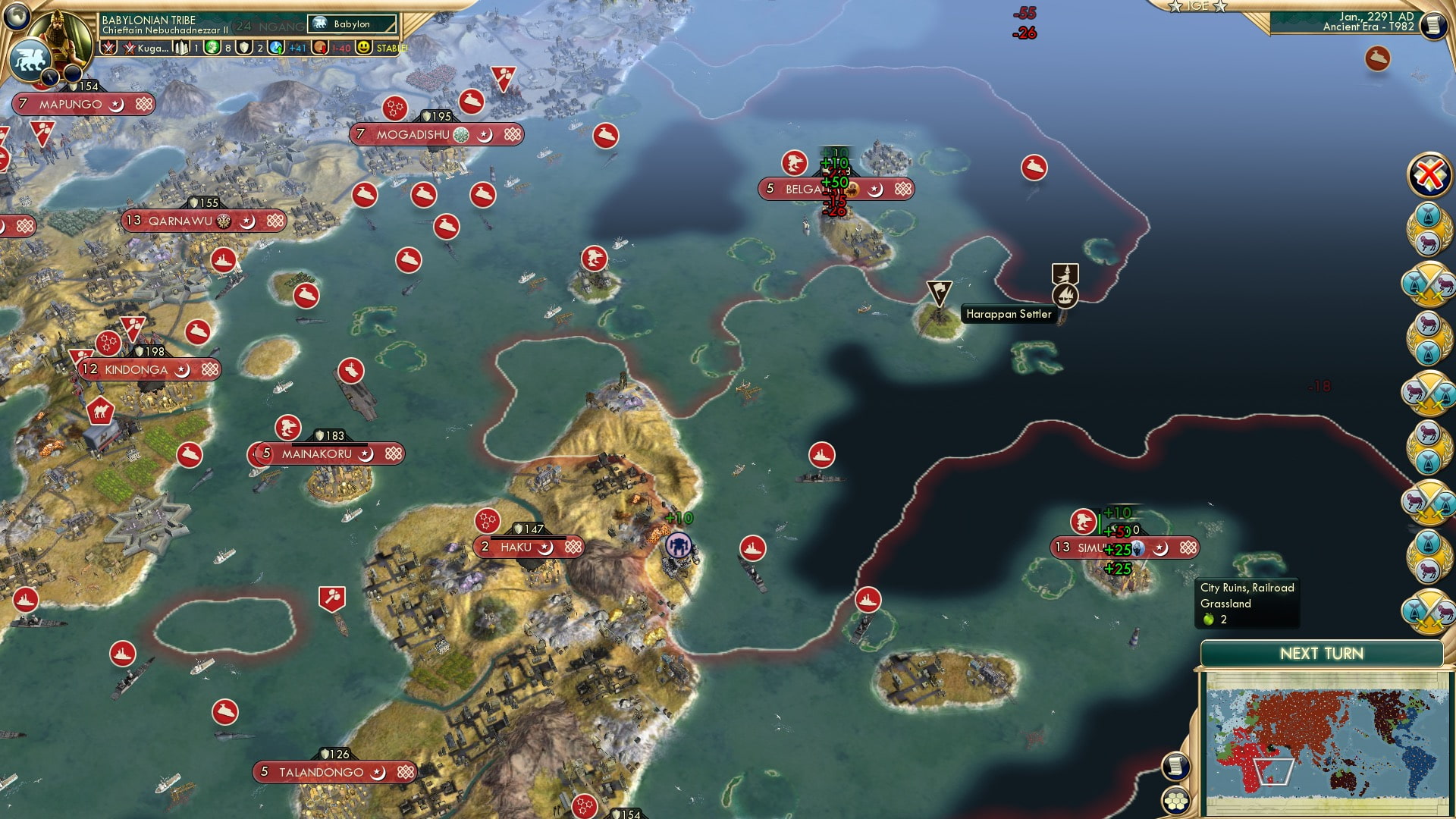Viewport: 1456px width, 819px height.
Task: Toggle the hex grid minimap option
Action: [x=1176, y=801]
